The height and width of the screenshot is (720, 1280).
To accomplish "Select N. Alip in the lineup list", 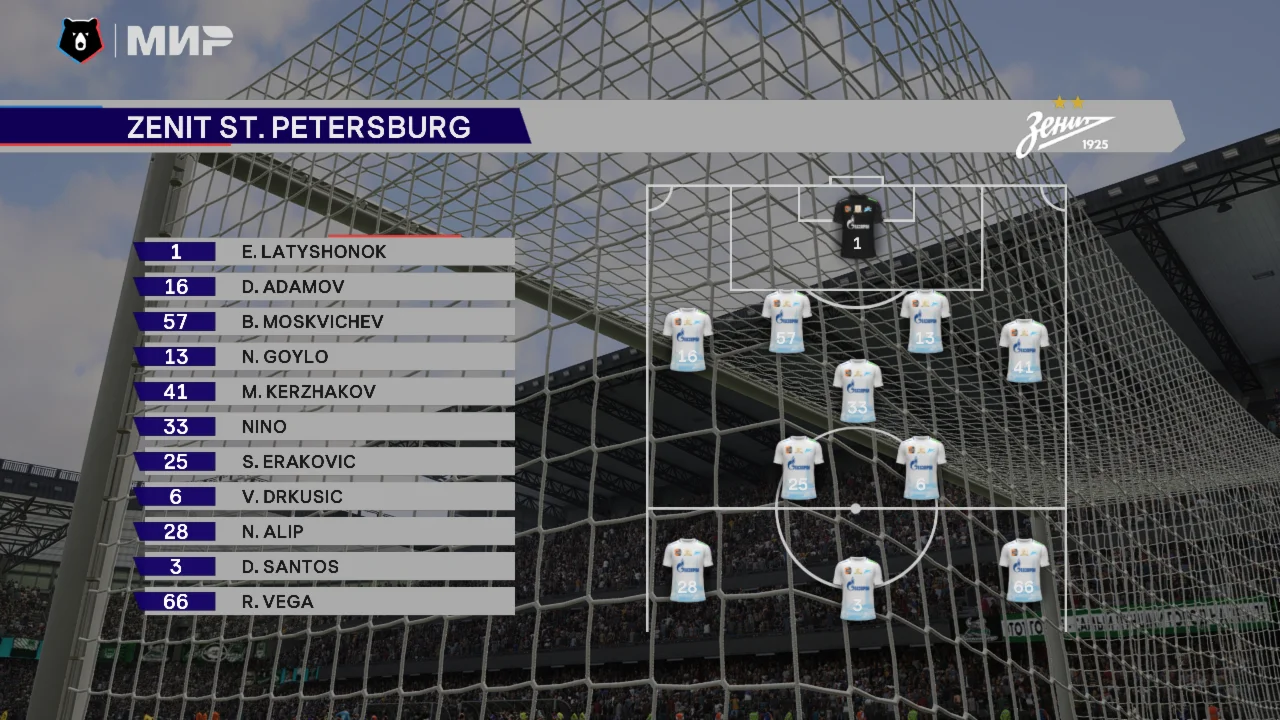I will tap(325, 532).
